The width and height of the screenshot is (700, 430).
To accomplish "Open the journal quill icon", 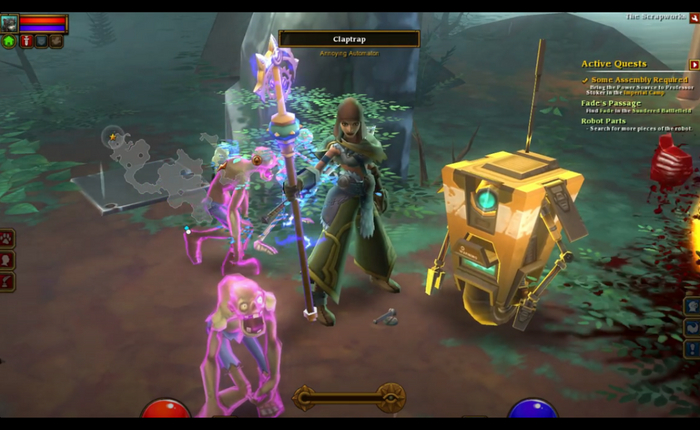I will point(7,280).
